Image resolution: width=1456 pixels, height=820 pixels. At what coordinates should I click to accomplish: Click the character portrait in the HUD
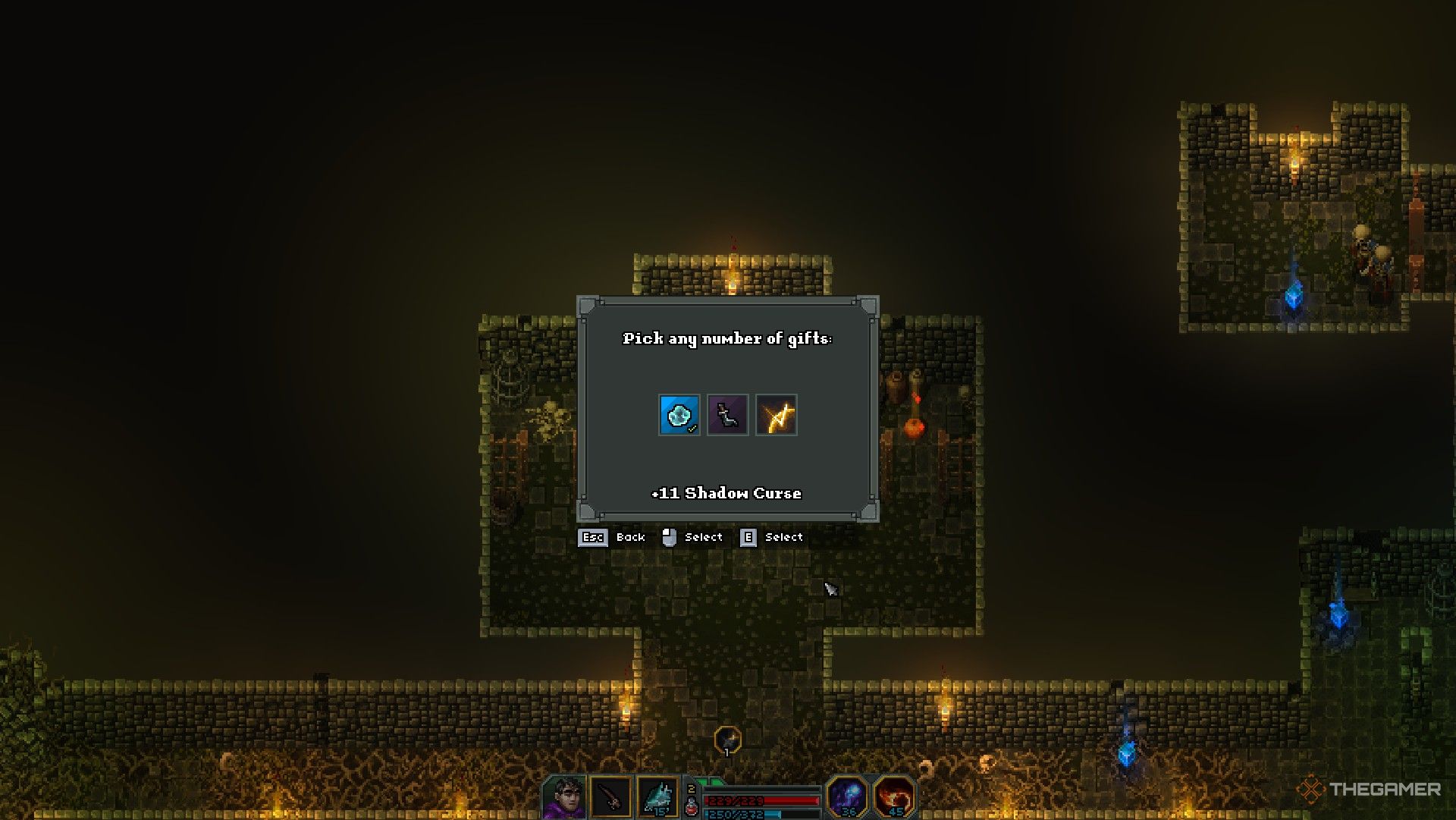click(x=564, y=798)
